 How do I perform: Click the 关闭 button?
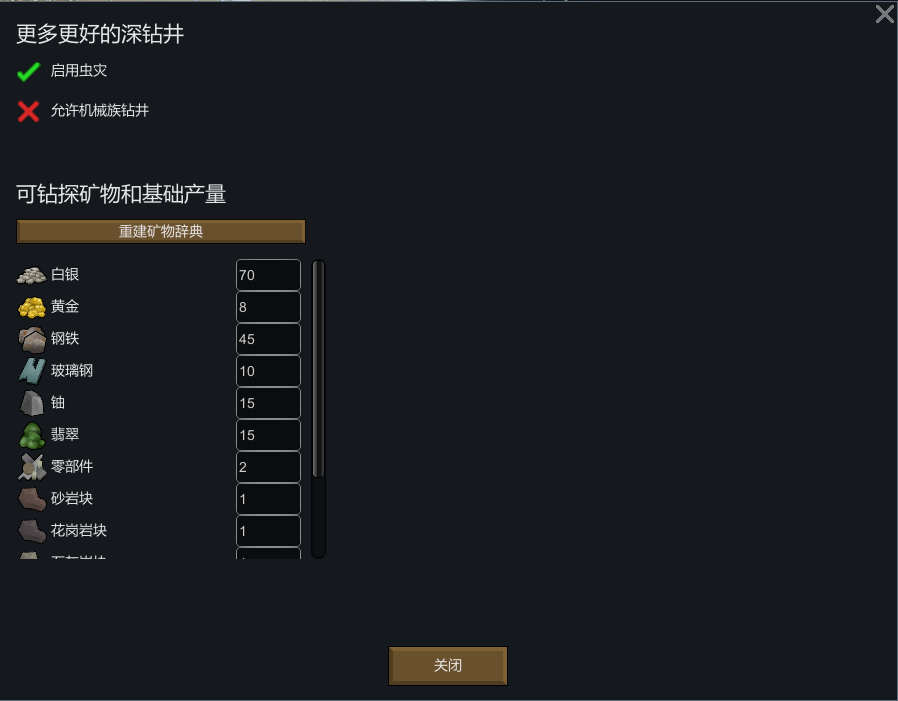[x=448, y=666]
